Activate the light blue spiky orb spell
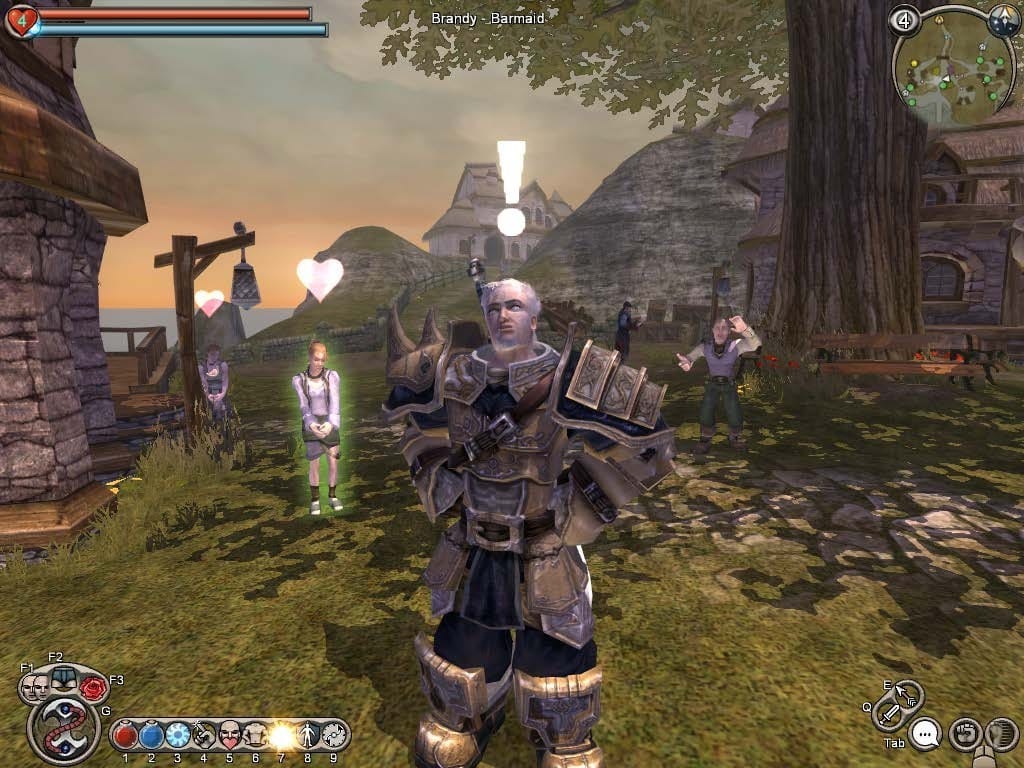 178,736
